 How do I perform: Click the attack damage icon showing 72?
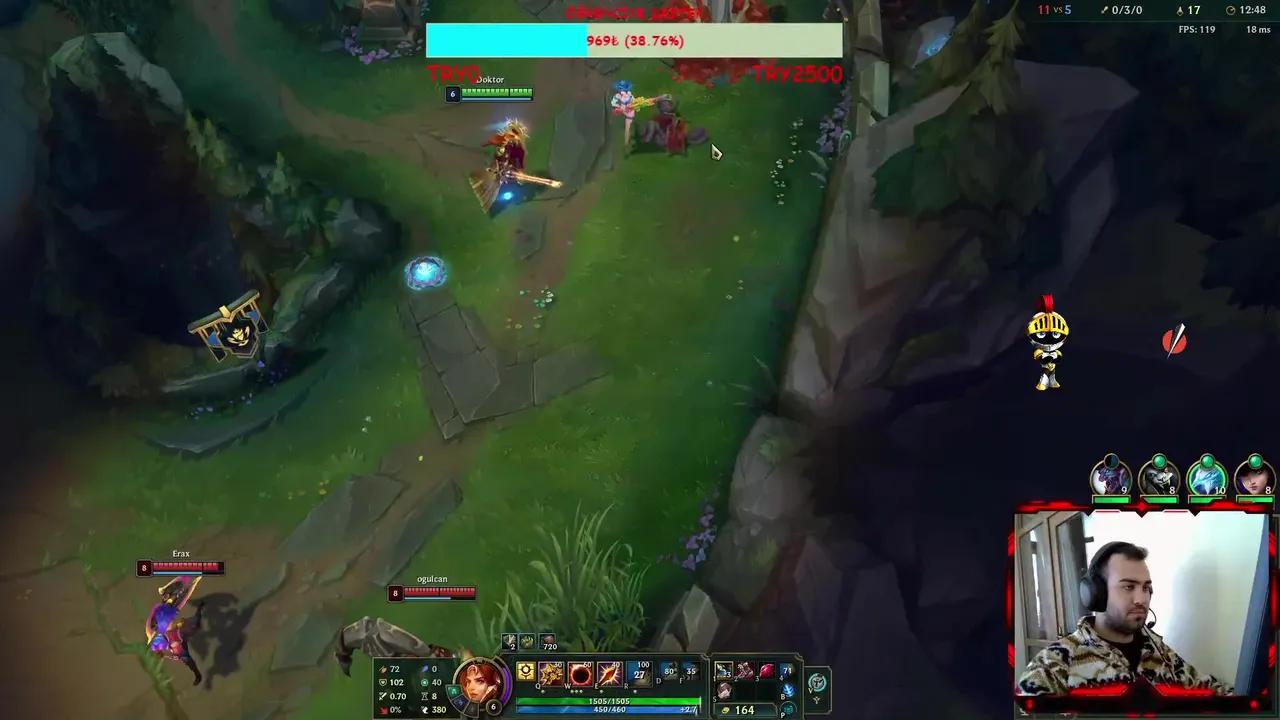[383, 668]
